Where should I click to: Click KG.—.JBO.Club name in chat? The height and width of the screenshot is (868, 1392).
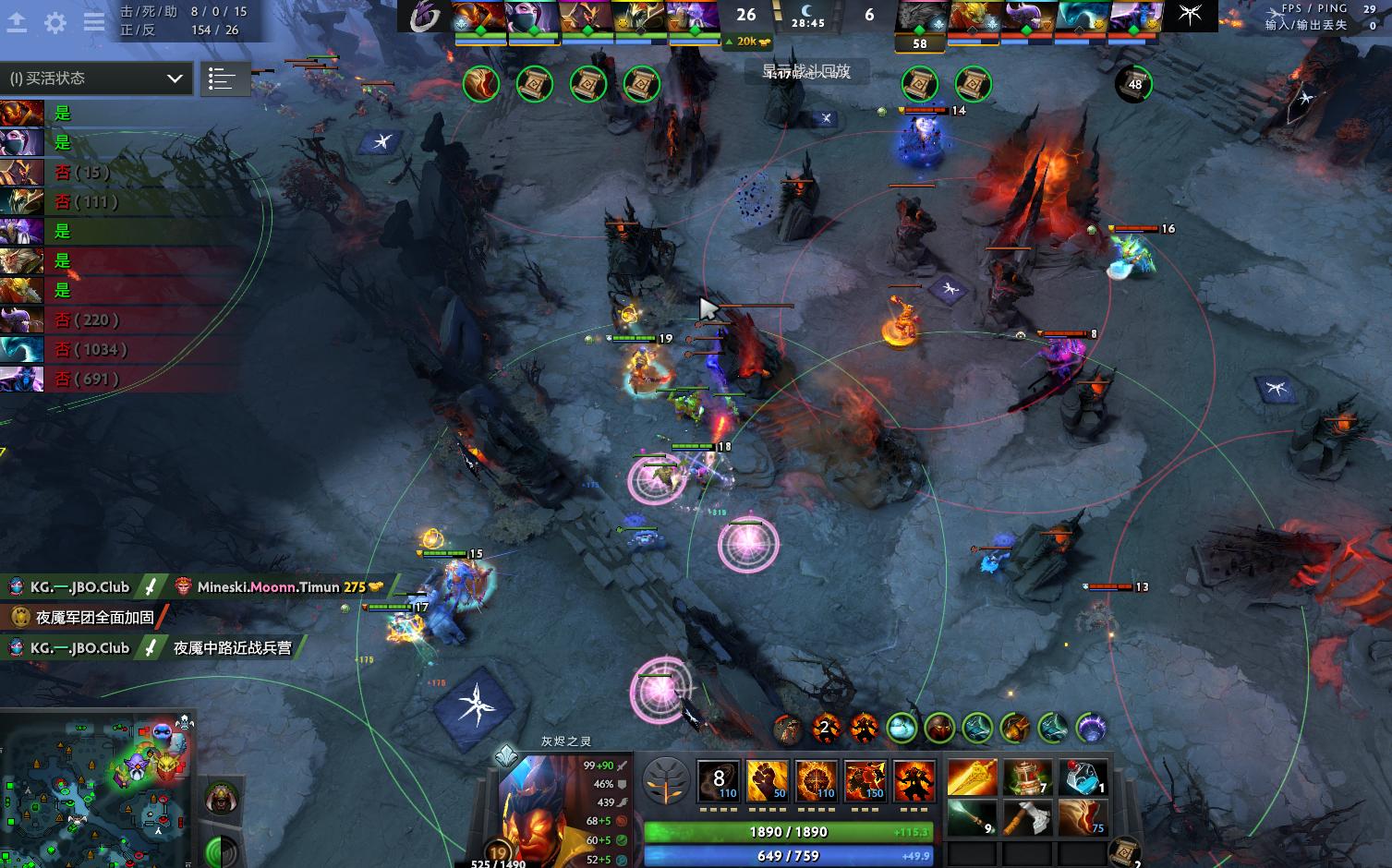click(x=80, y=585)
